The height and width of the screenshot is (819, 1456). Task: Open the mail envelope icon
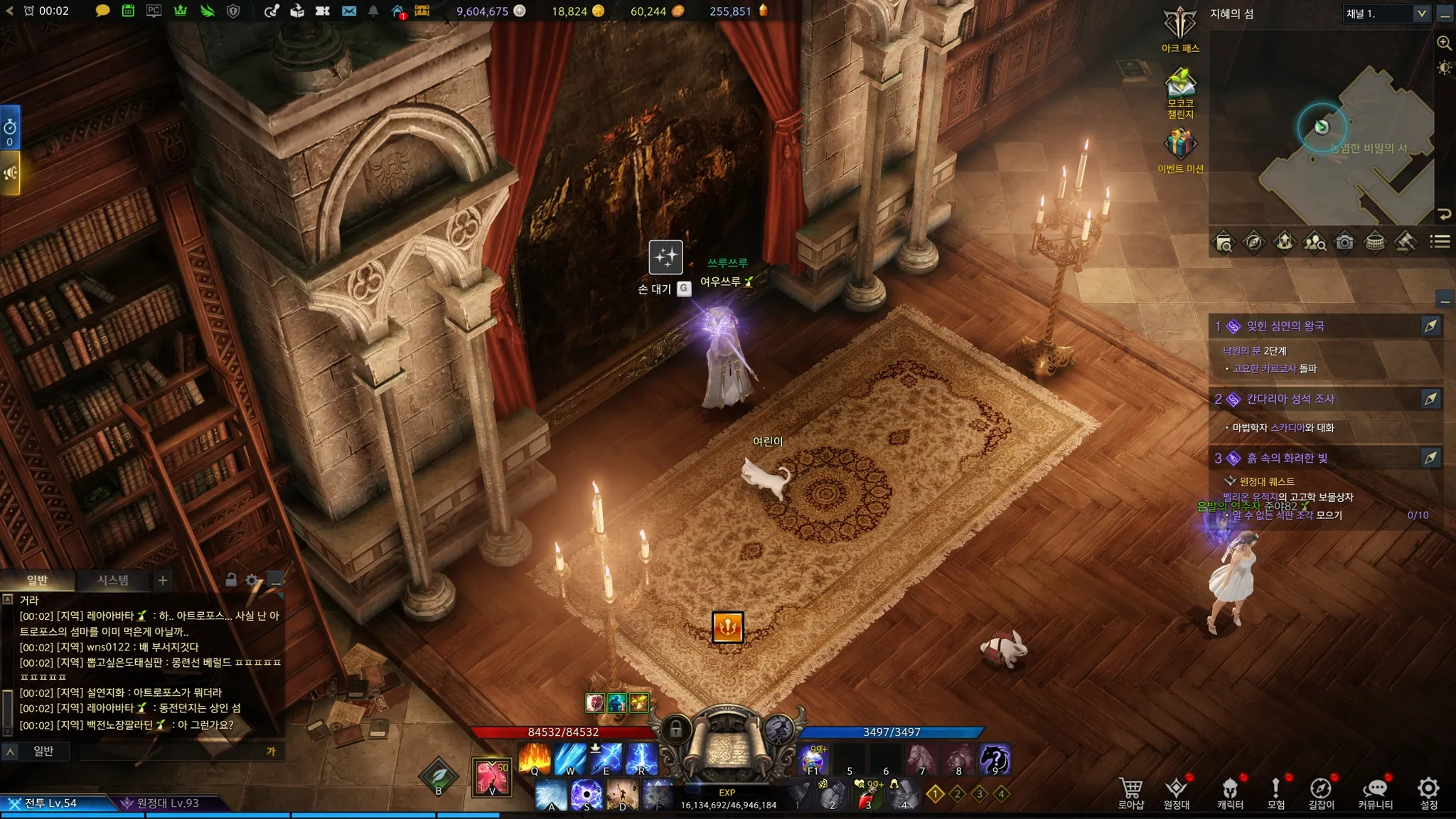click(x=348, y=11)
